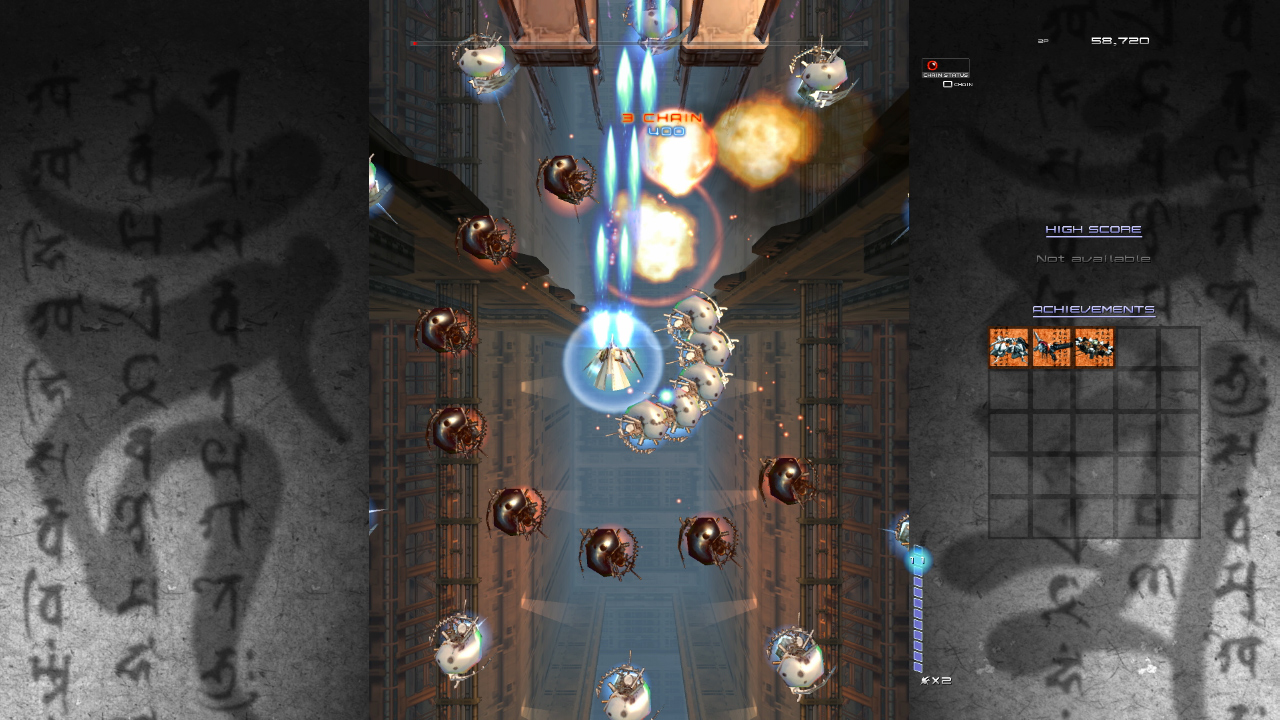Viewport: 1280px width, 720px height.
Task: Click the first unlocked achievement icon
Action: click(1008, 348)
